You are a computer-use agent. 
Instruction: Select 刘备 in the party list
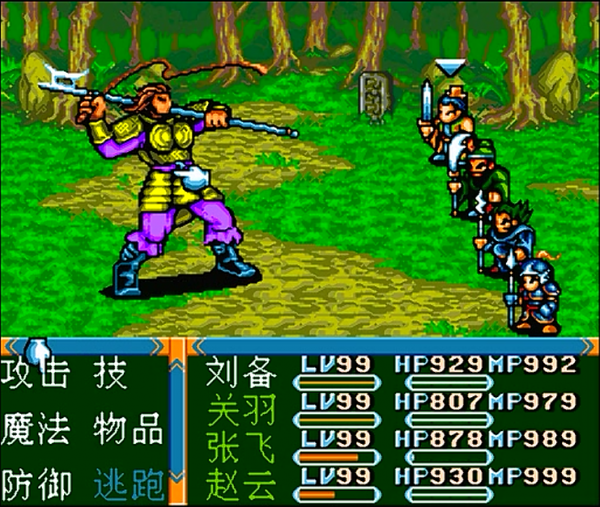[x=240, y=373]
